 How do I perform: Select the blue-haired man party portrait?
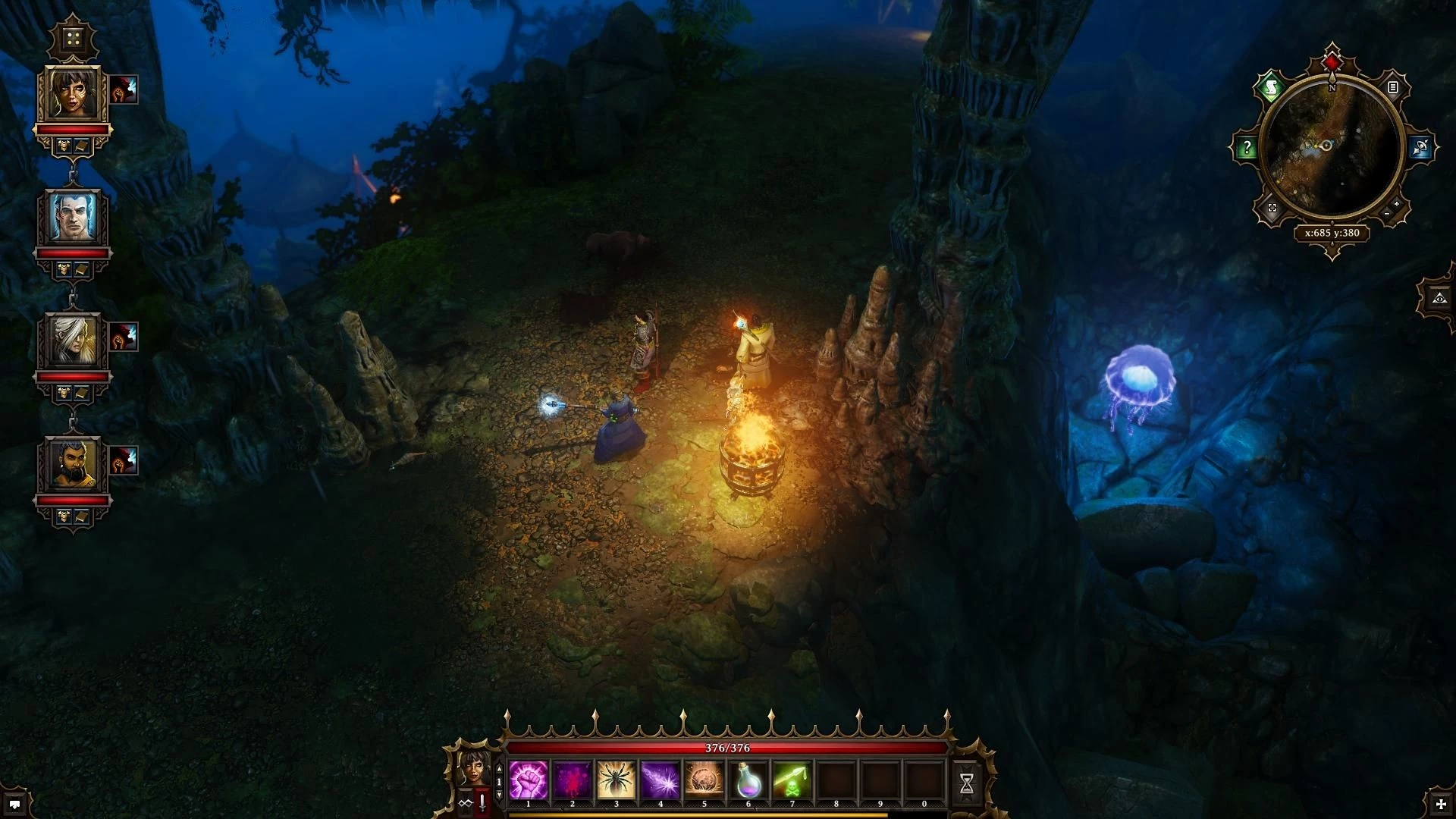click(74, 217)
